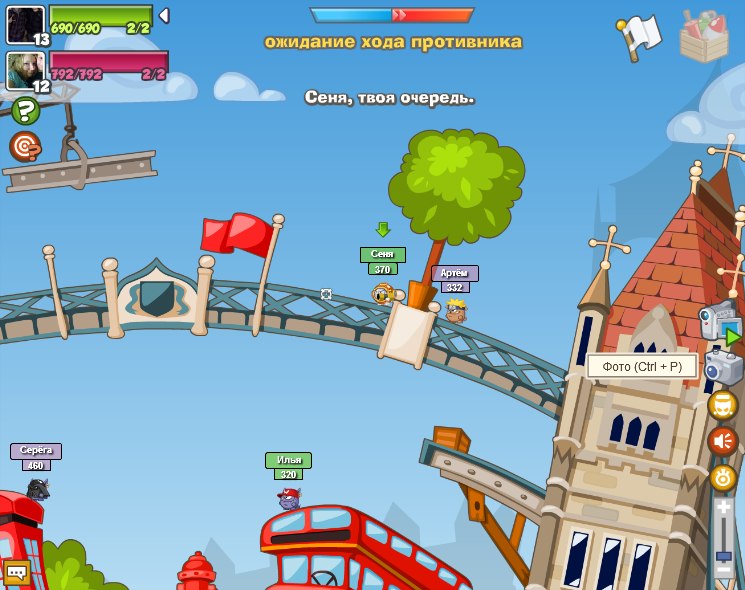Open the green question mark help
The height and width of the screenshot is (590, 745).
pyautogui.click(x=25, y=110)
